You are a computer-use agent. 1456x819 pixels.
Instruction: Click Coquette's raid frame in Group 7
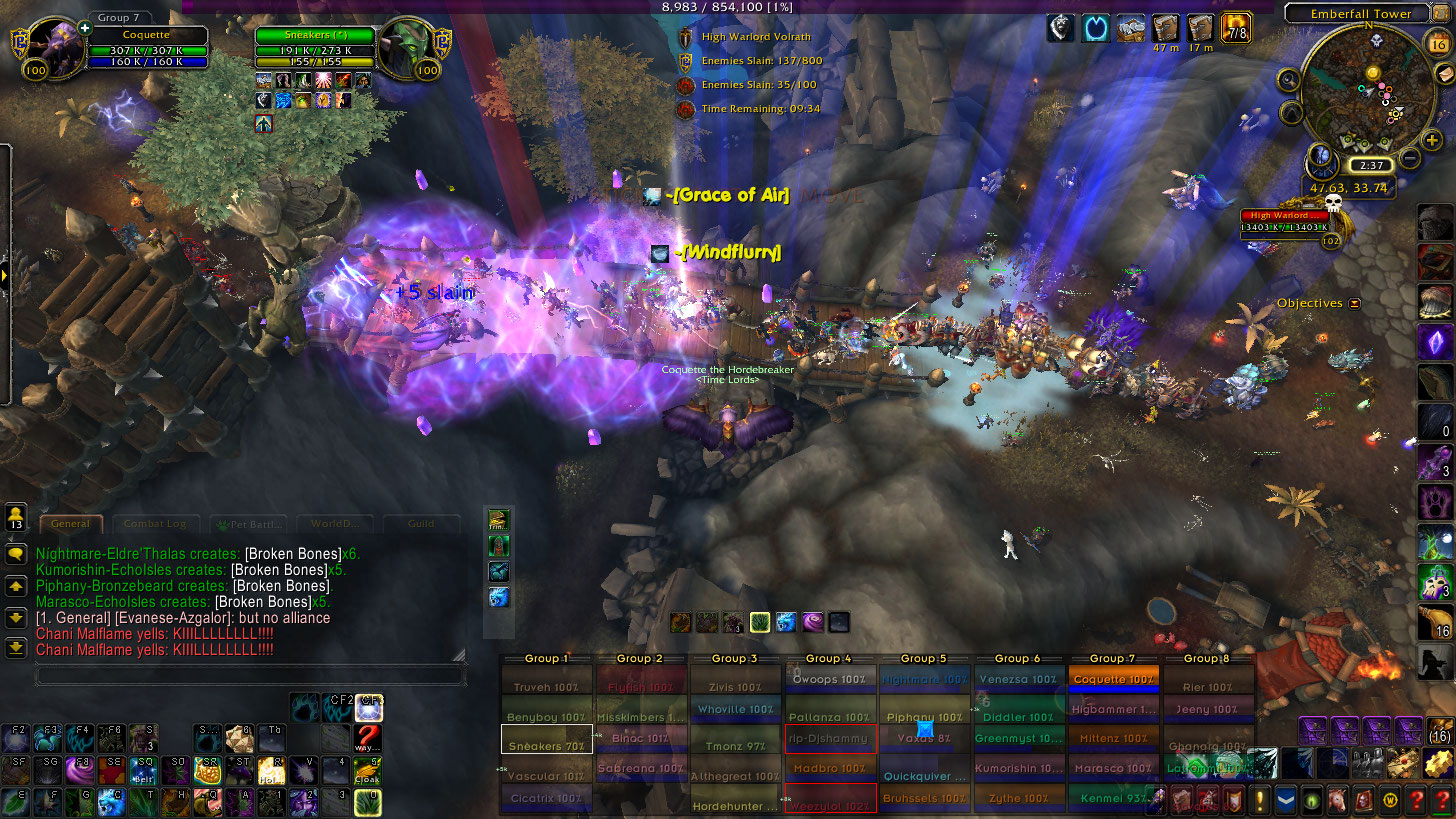click(1113, 680)
